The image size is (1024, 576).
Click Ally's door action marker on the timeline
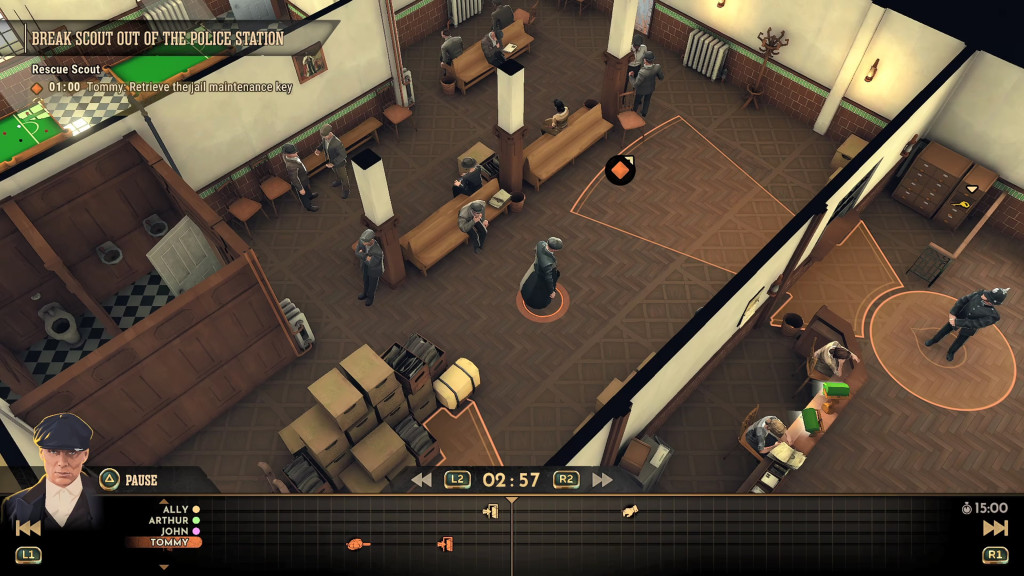point(490,511)
